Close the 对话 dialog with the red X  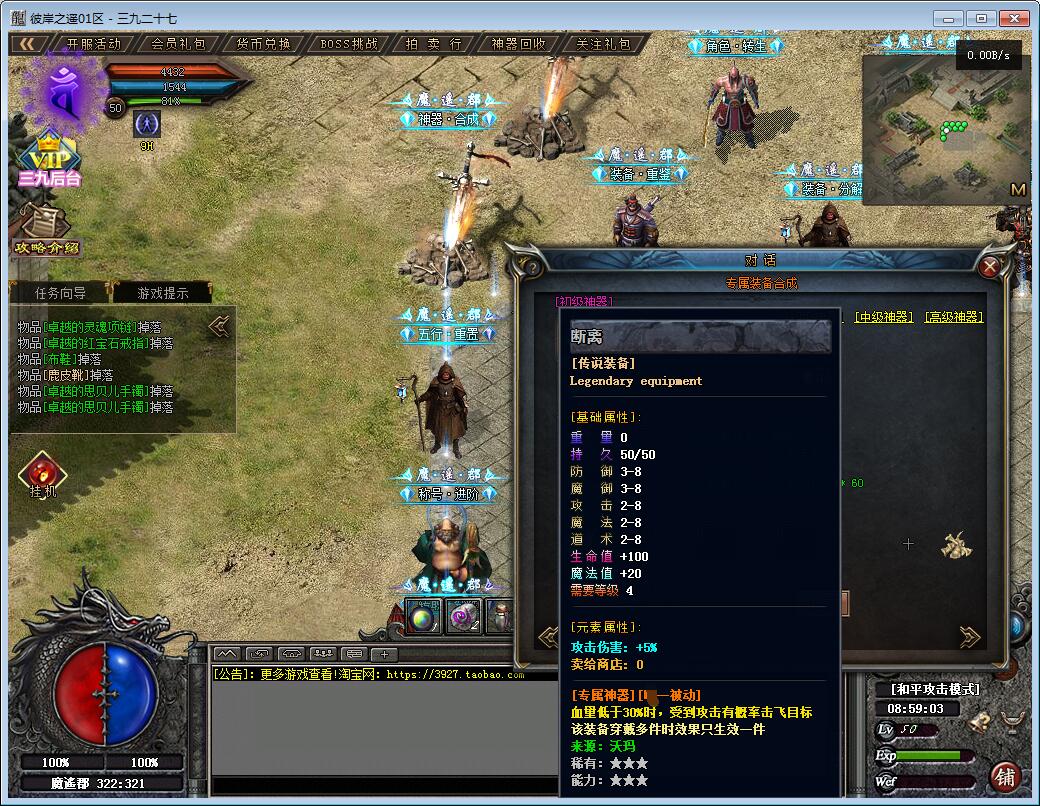(x=990, y=267)
